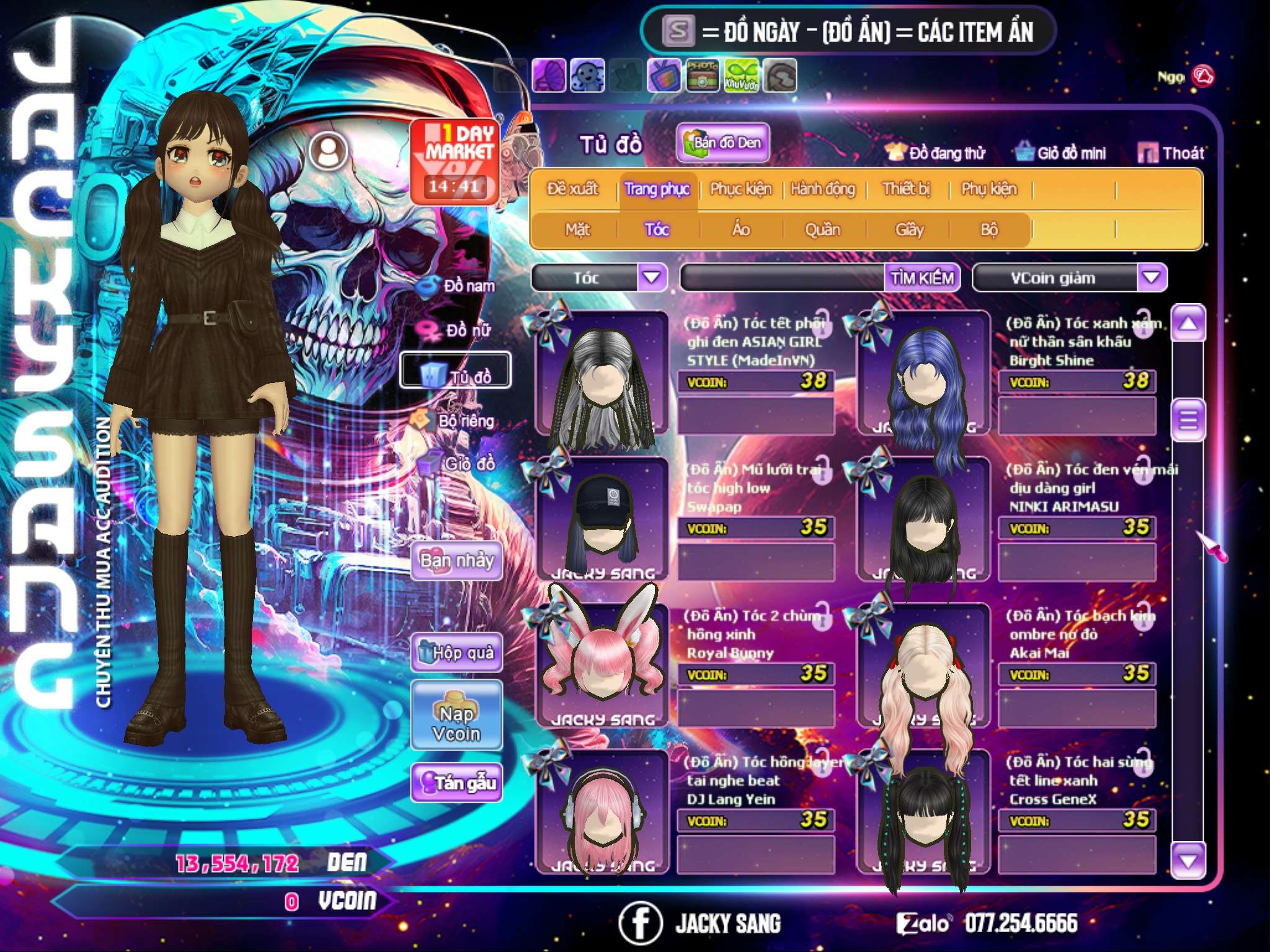Select the Giầy shoes subcategory
This screenshot has width=1270, height=952.
tap(909, 230)
